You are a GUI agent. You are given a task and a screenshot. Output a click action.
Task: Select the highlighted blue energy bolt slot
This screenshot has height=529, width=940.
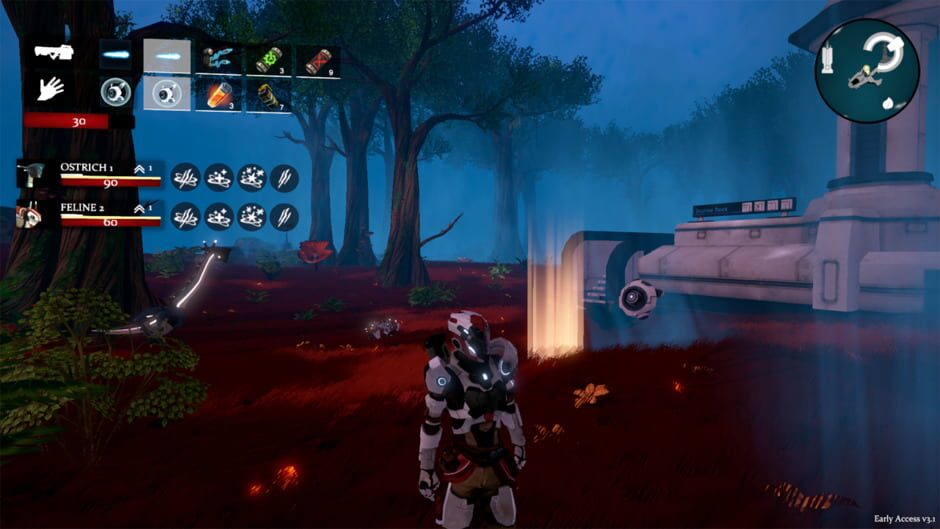point(167,56)
